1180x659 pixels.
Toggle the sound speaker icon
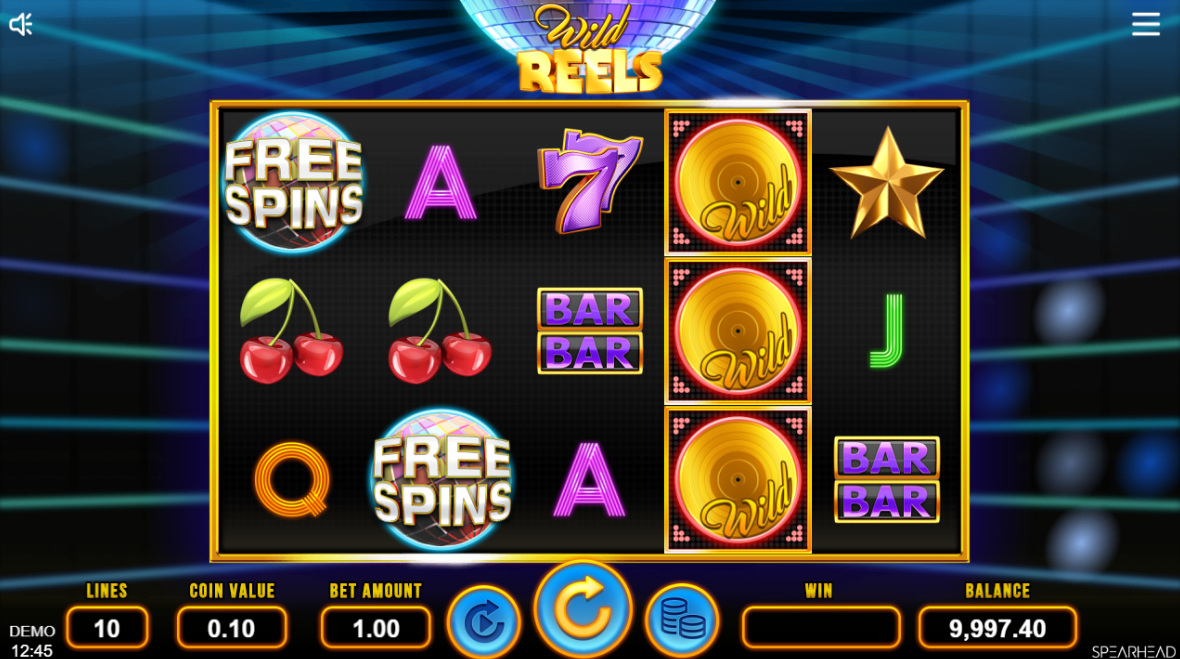click(21, 25)
